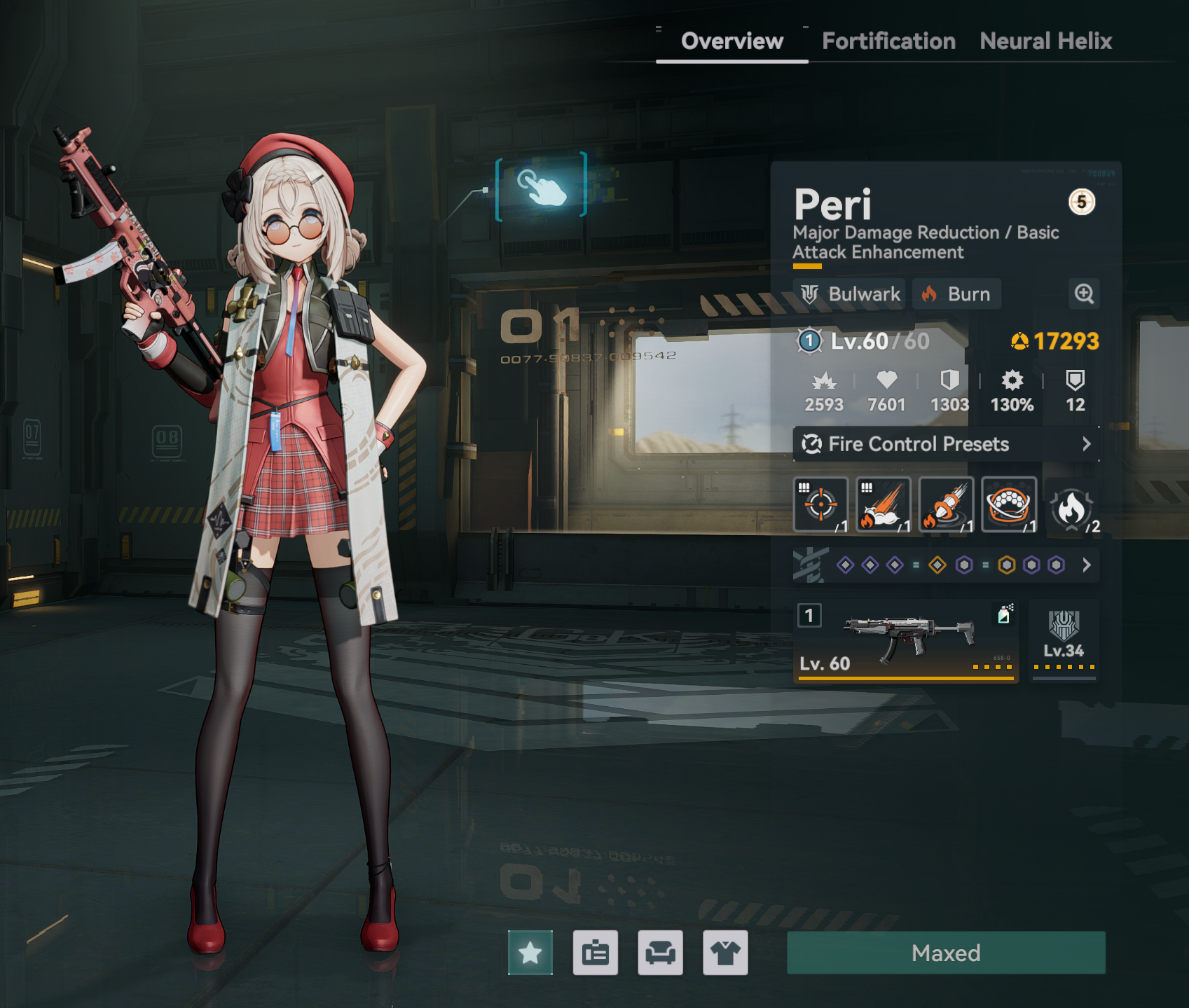Expand the neural helix key node row
The height and width of the screenshot is (1008, 1189).
[x=1086, y=565]
